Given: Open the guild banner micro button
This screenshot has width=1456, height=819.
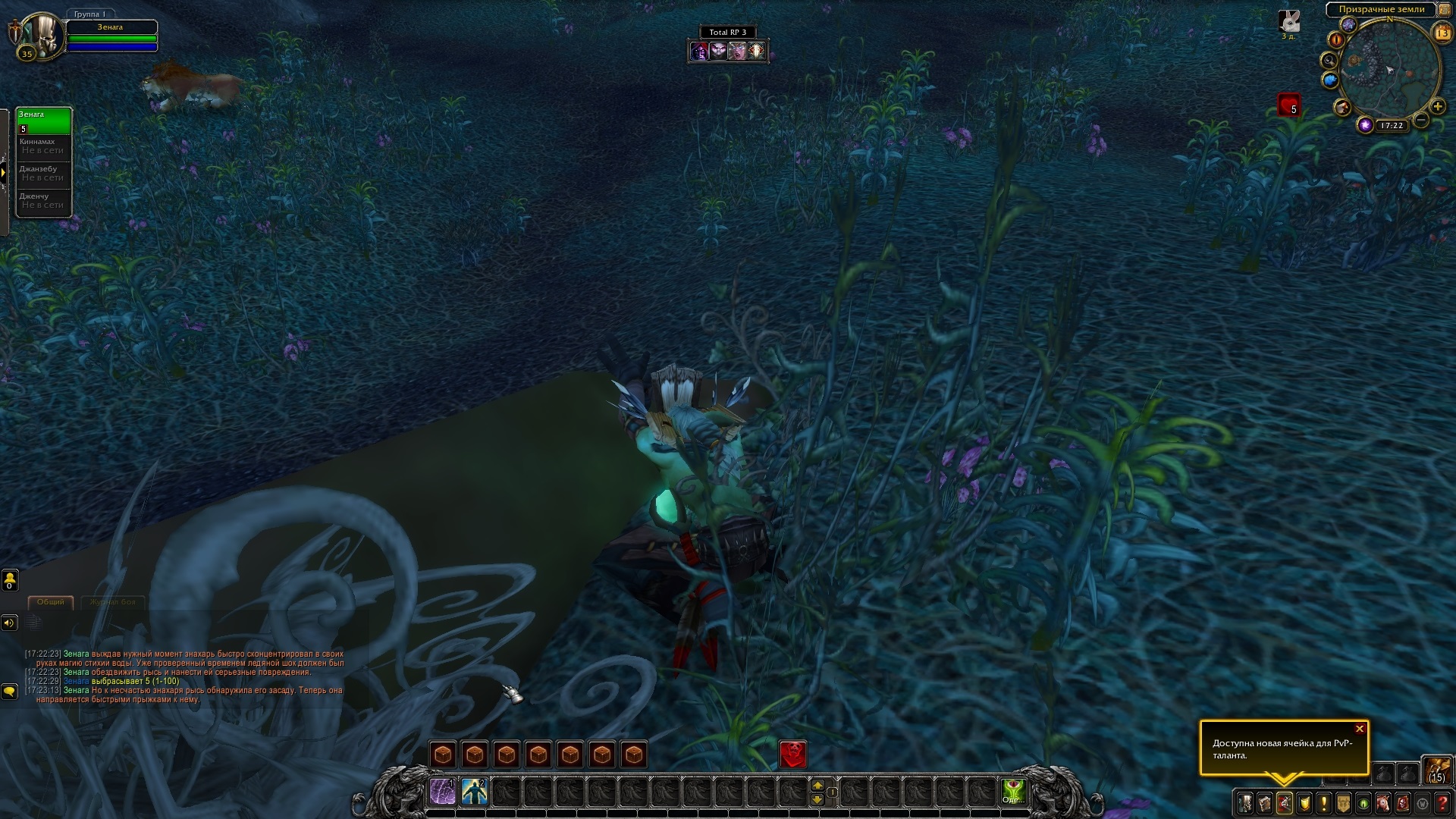Looking at the screenshot, I should [x=1344, y=802].
